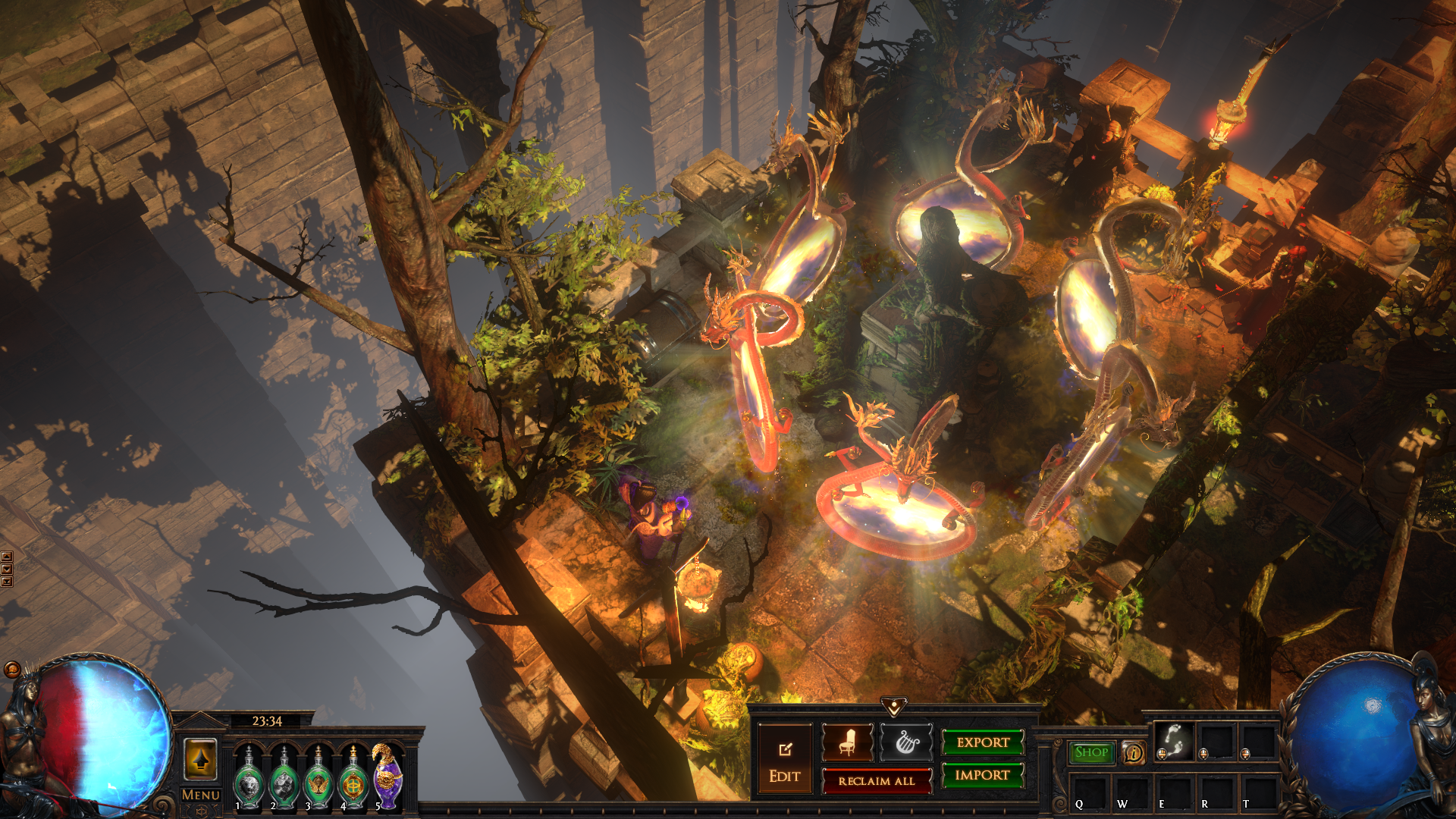Select the footprints skill slot
Image resolution: width=1456 pixels, height=819 pixels.
tap(1174, 740)
